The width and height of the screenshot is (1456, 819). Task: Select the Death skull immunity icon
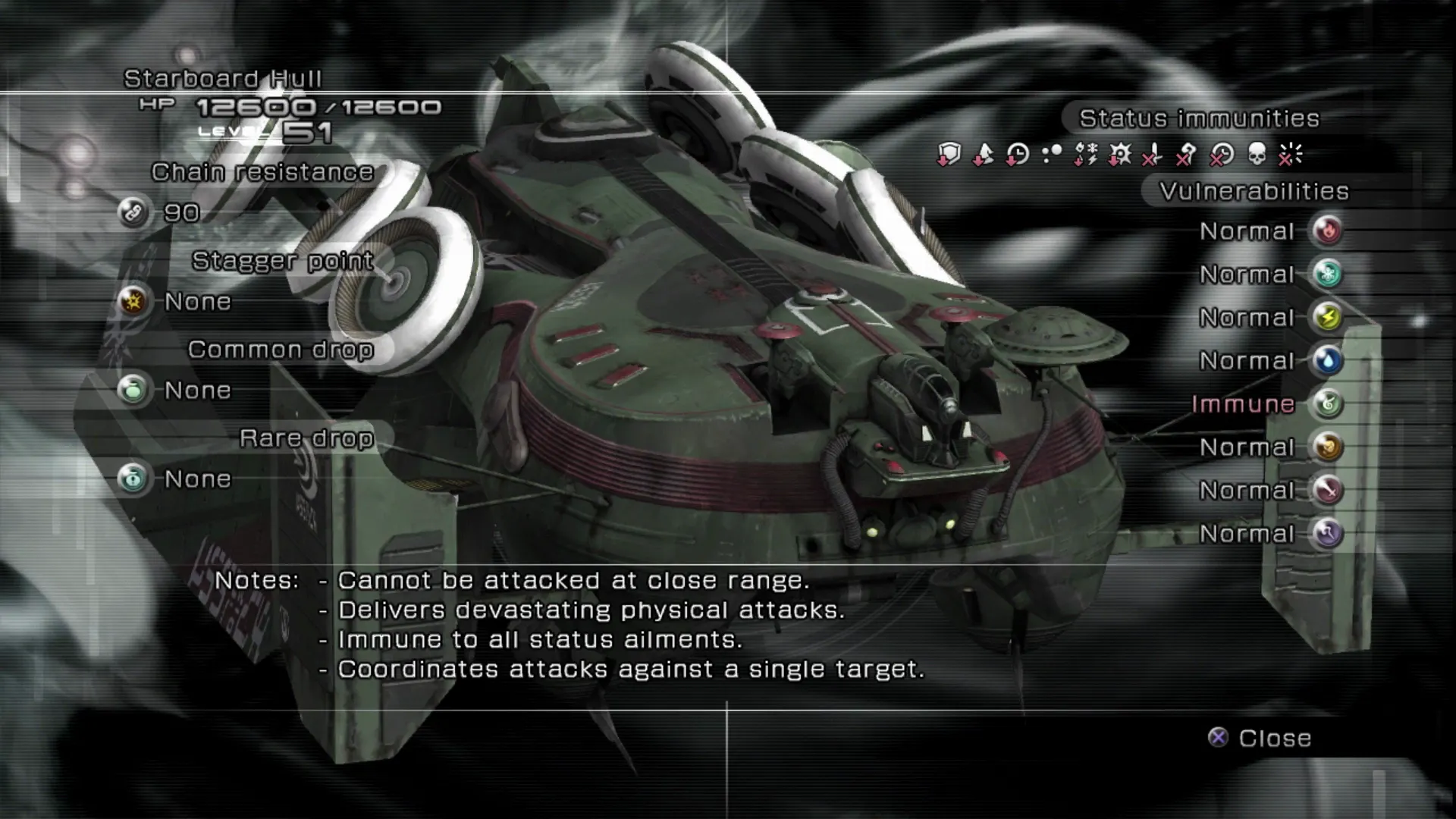[x=1257, y=155]
